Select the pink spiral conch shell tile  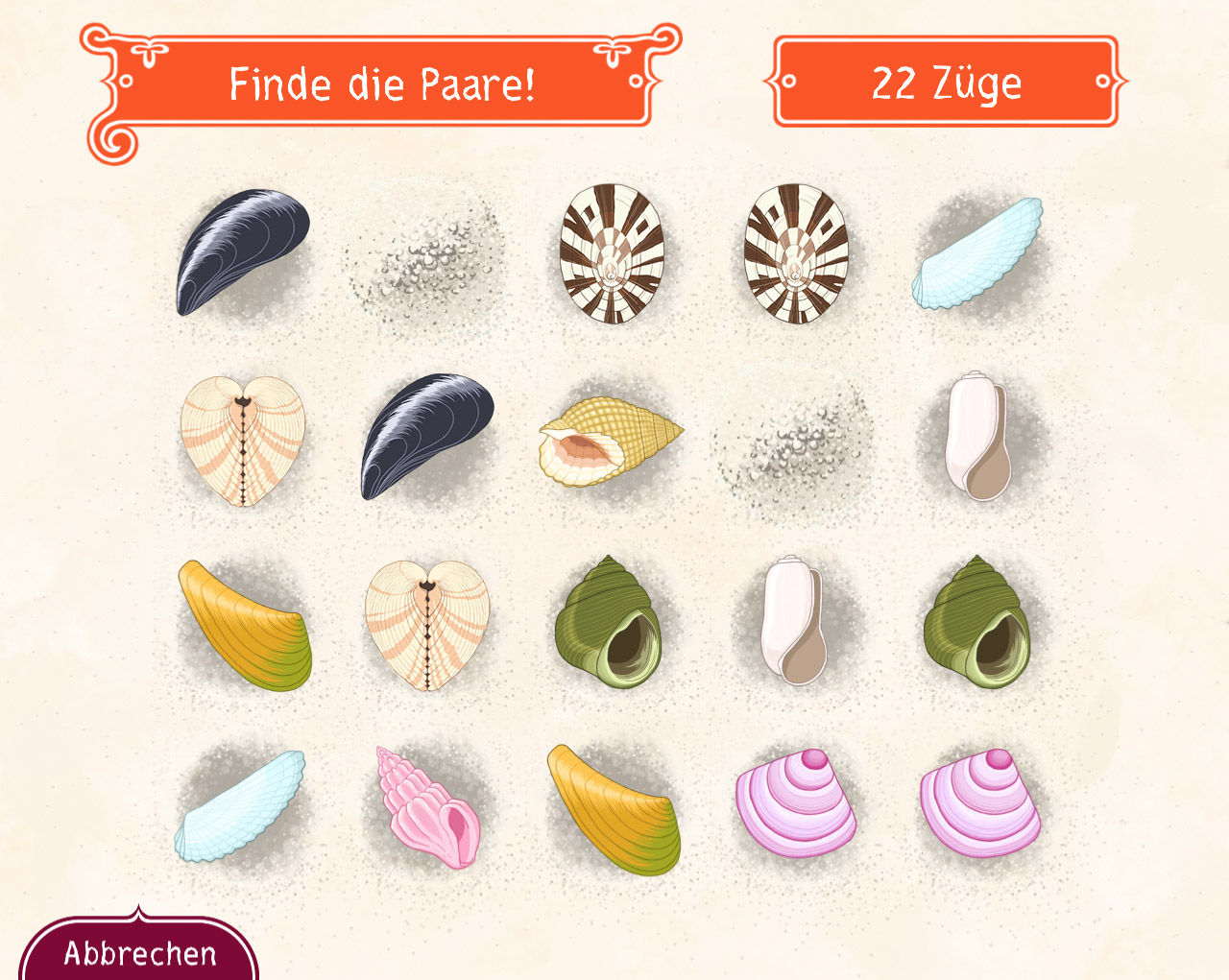click(427, 807)
